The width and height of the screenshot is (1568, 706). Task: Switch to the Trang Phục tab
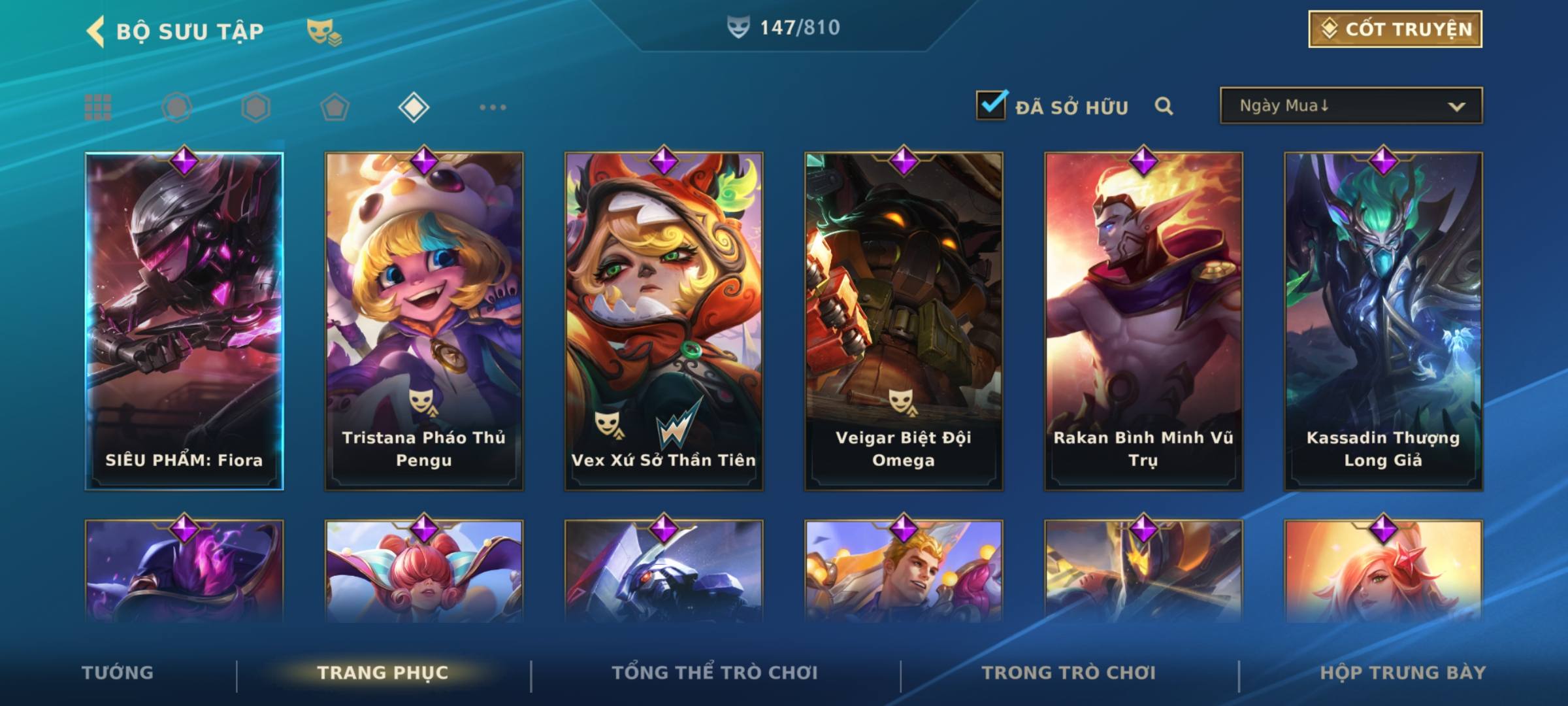[383, 673]
